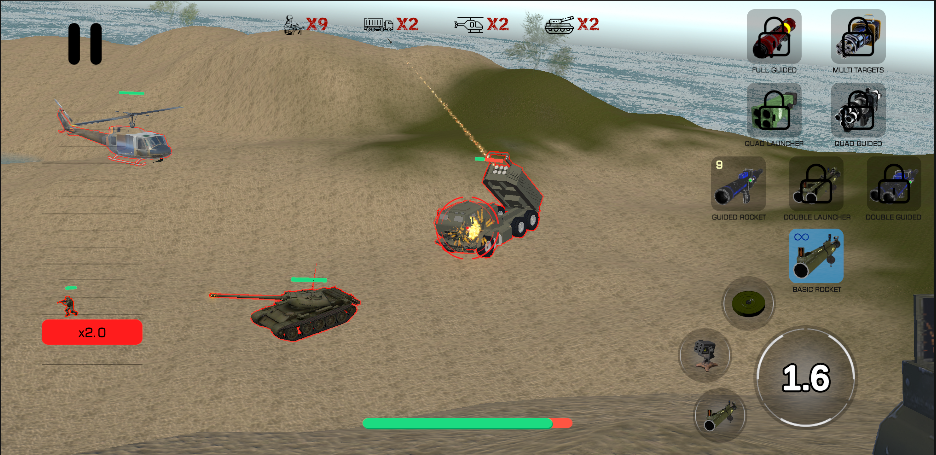Activate the round rocket launcher button
The image size is (936, 455).
tap(718, 412)
